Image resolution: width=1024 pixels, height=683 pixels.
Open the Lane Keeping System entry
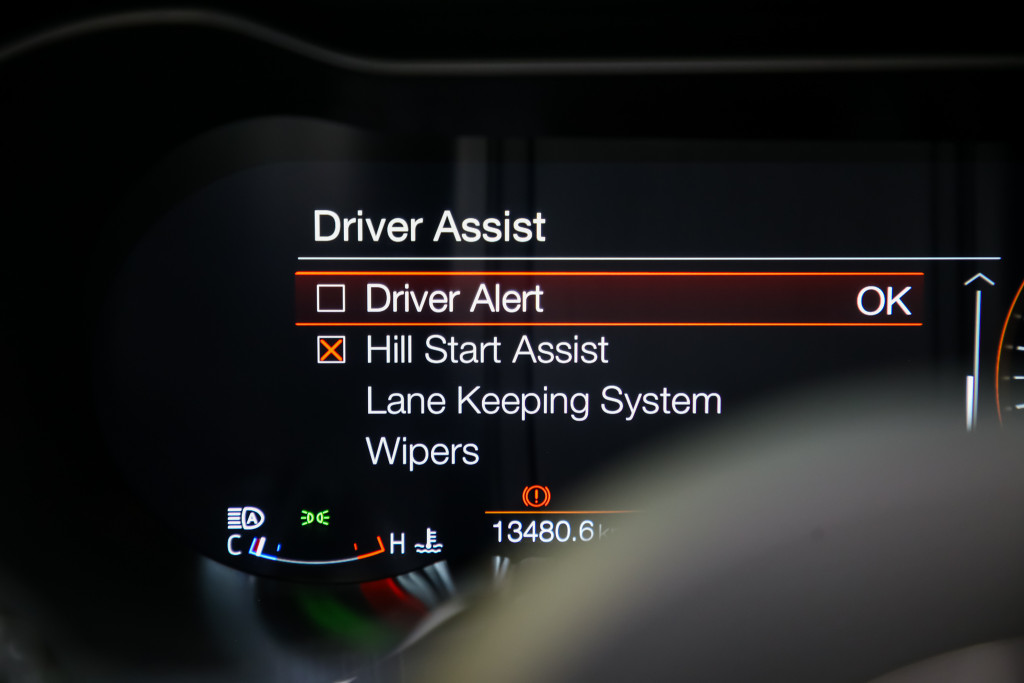click(543, 402)
